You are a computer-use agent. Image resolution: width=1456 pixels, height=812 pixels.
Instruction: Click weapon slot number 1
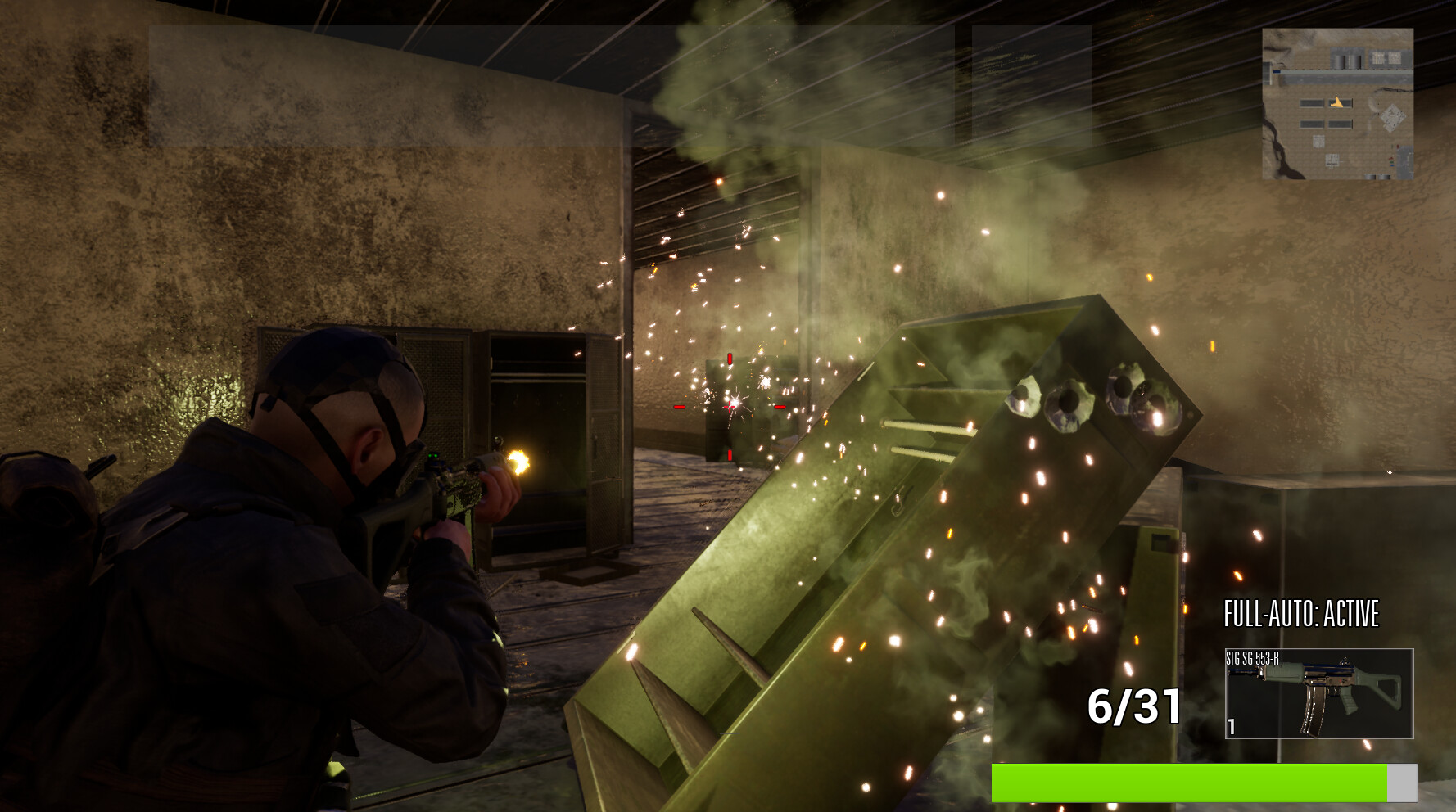[x=1233, y=725]
